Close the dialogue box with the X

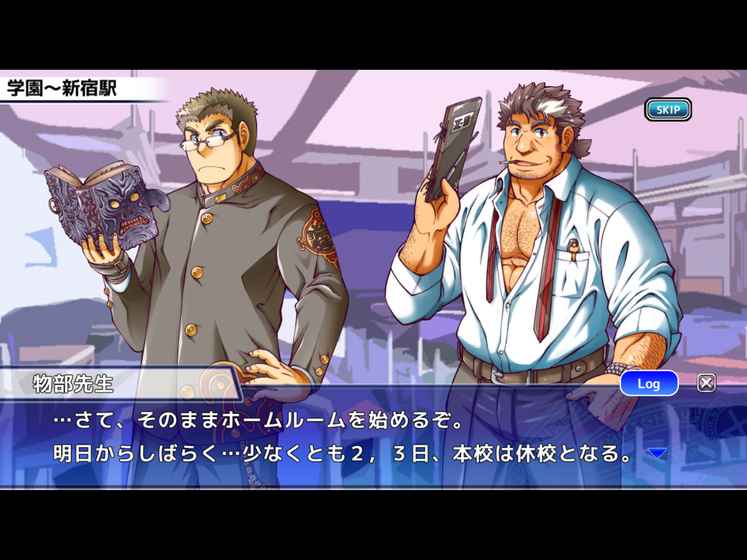click(706, 383)
